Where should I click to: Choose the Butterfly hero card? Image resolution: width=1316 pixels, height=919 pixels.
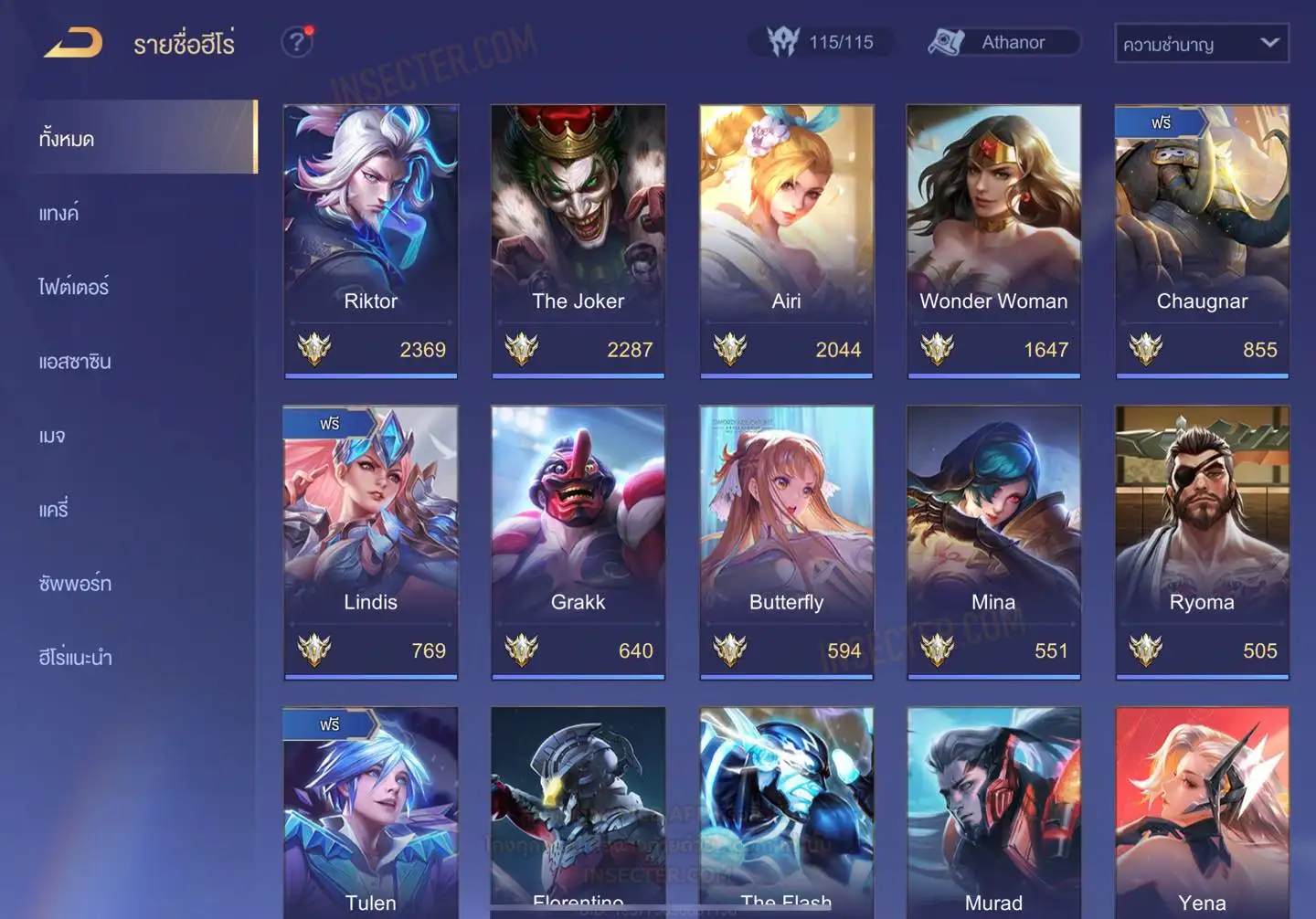click(786, 541)
